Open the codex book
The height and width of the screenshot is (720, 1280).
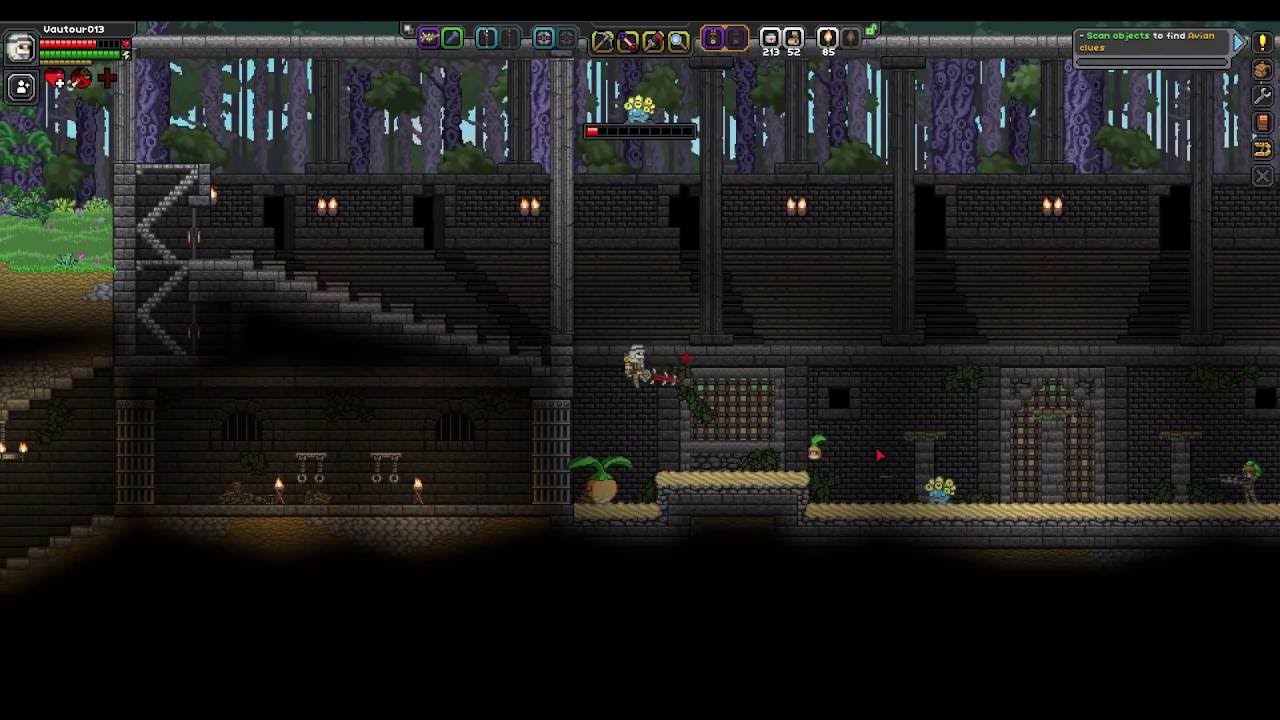click(1262, 122)
